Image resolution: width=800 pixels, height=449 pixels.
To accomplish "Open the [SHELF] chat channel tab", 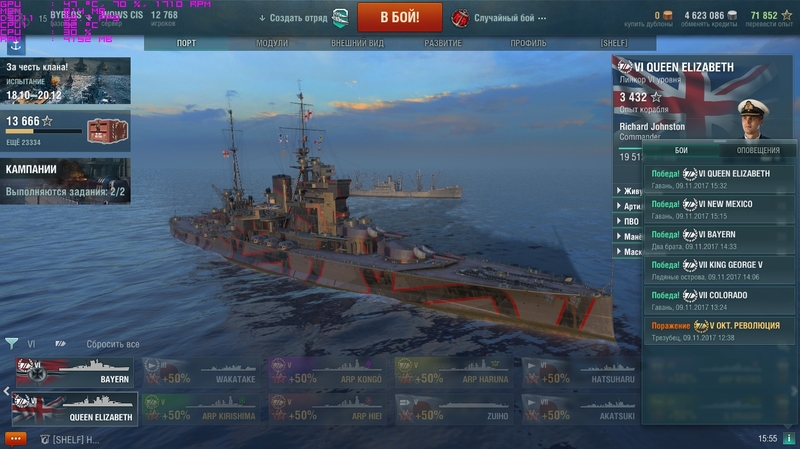I will click(68, 439).
